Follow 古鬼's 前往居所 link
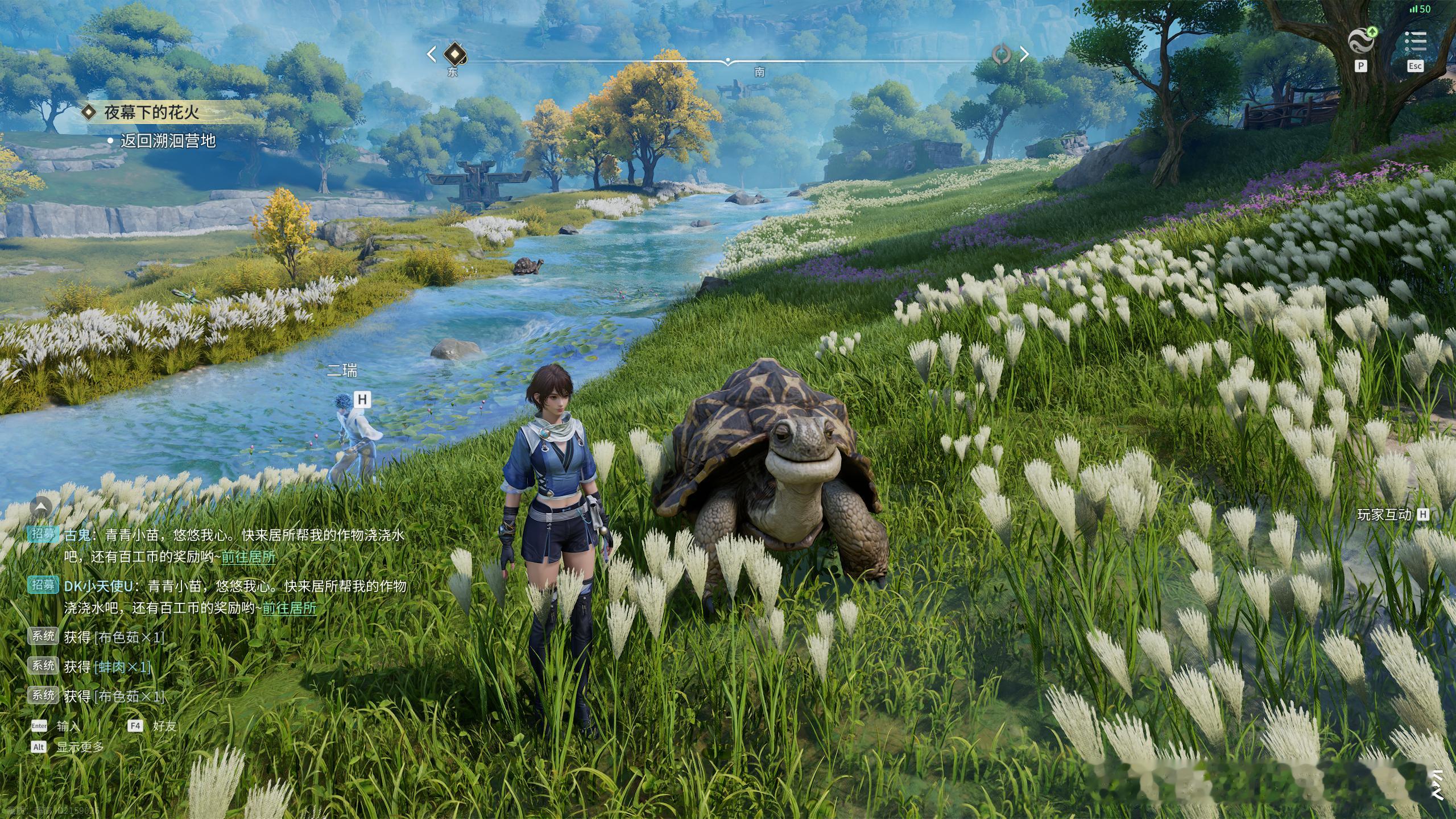1456x819 pixels. click(249, 557)
